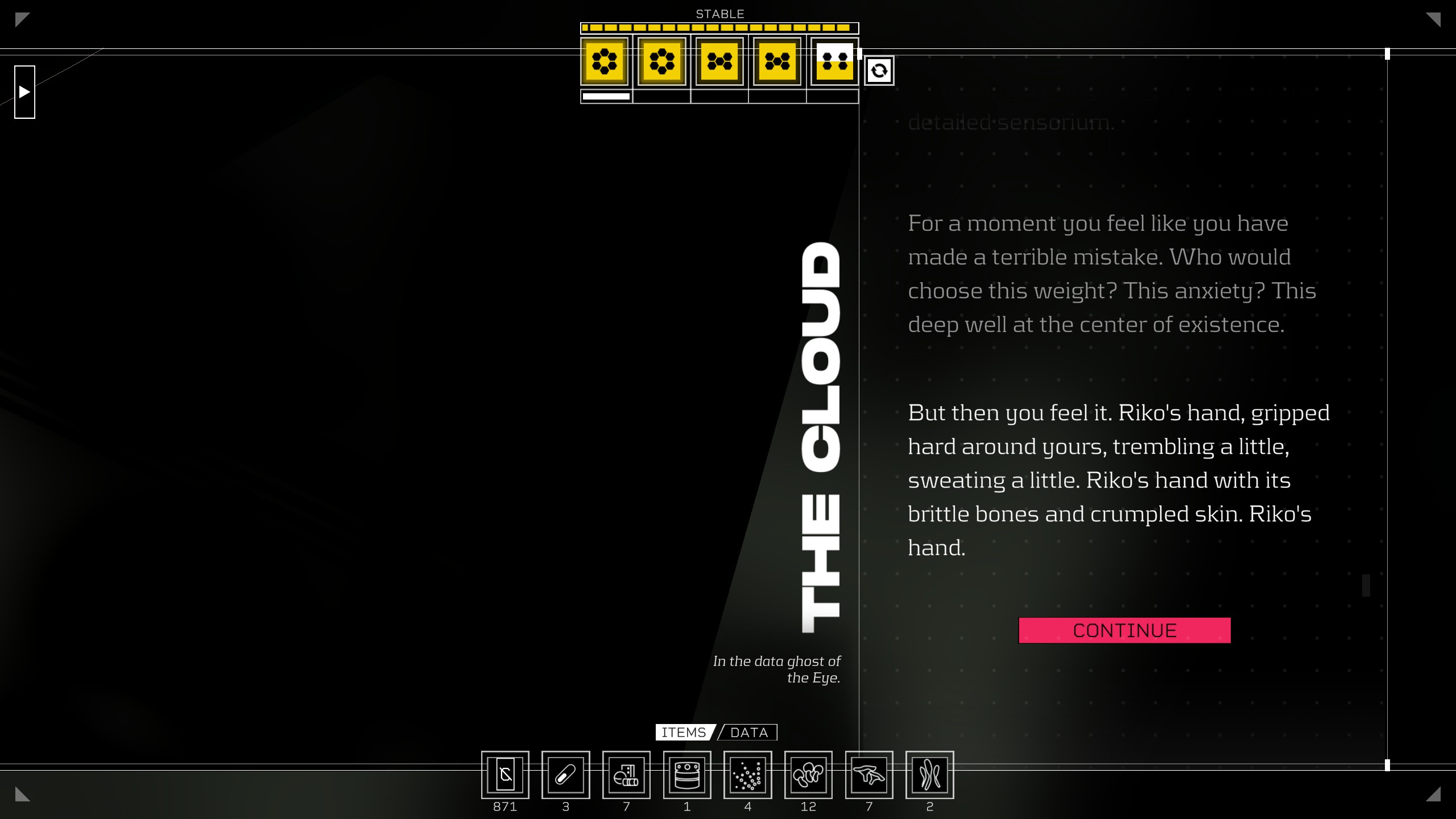Open the left-edge arrow panel toggle
Viewport: 1456px width, 819px height.
coord(24,92)
